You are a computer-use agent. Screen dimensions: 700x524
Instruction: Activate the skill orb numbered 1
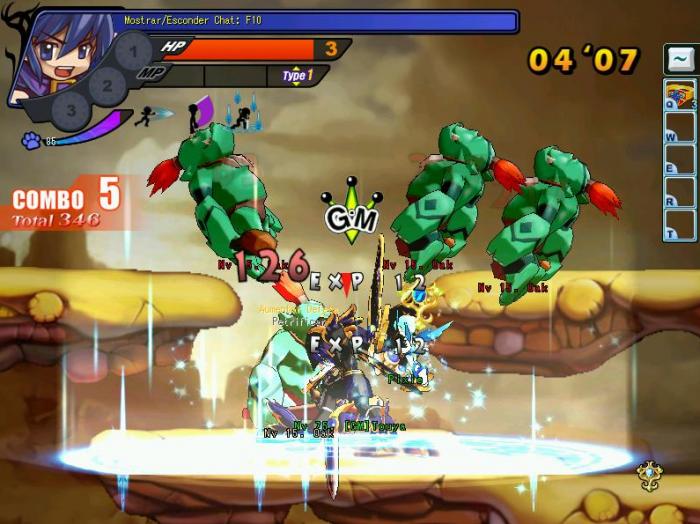point(131,51)
